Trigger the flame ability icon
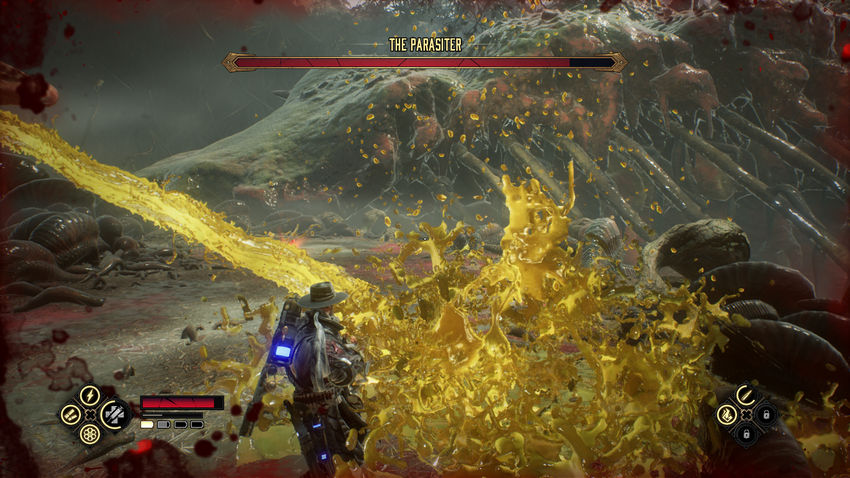This screenshot has height=478, width=850. click(x=726, y=413)
